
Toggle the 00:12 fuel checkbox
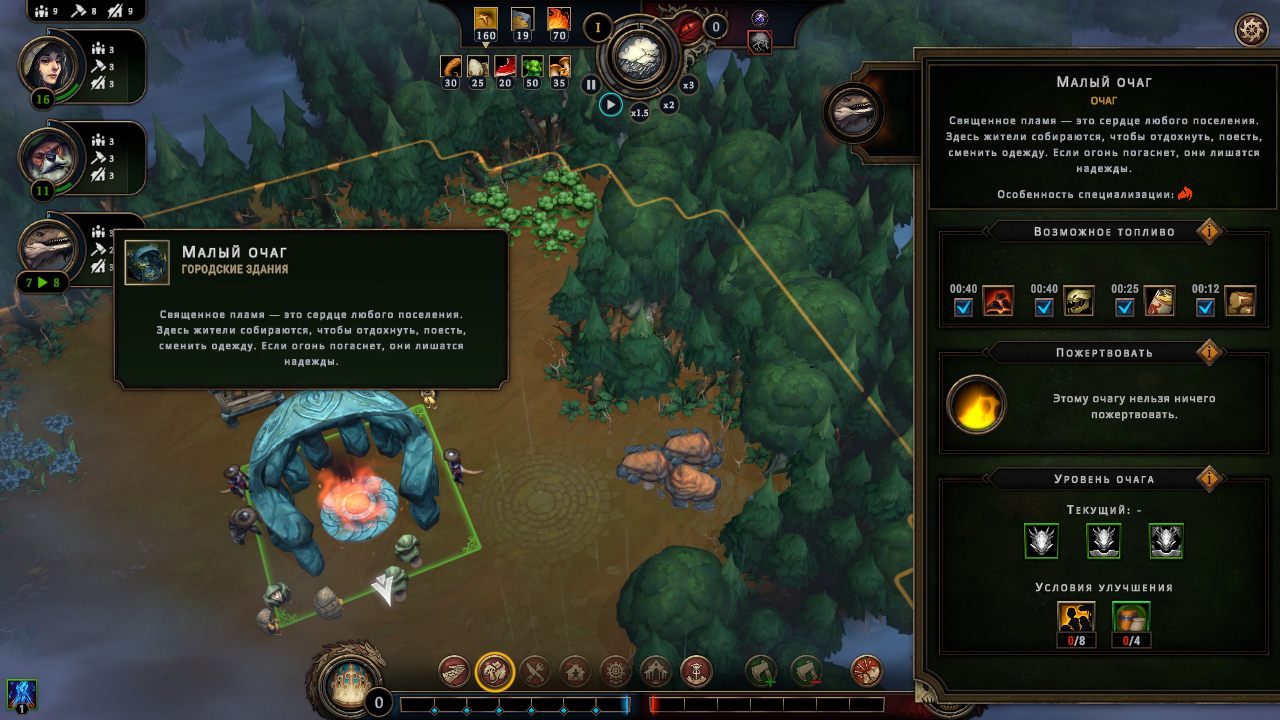[1206, 307]
